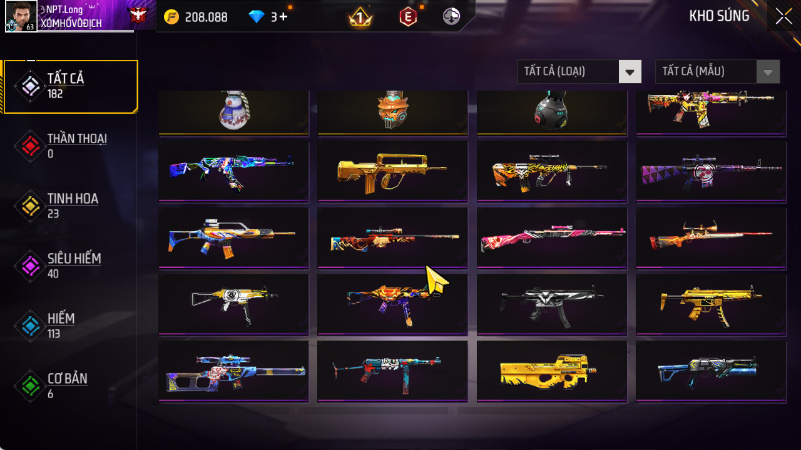This screenshot has height=450, width=801.
Task: Select the Tất Cả category tab
Action: click(68, 86)
